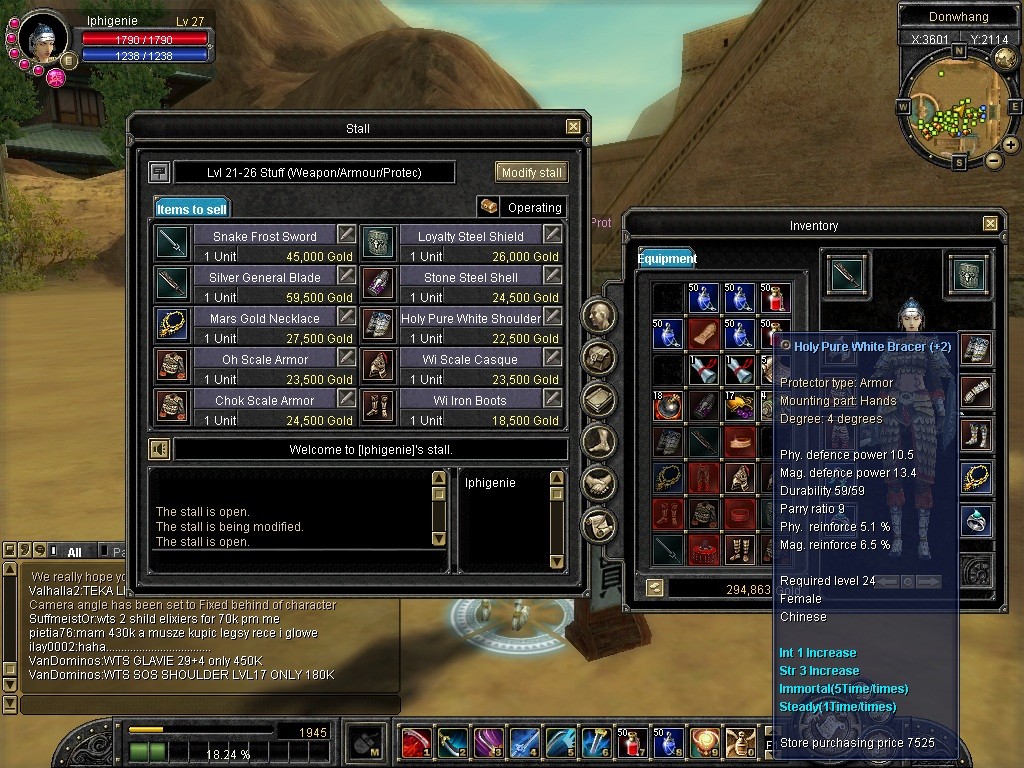Select the Snake Frost Sword listing
The height and width of the screenshot is (768, 1024).
coord(264,236)
